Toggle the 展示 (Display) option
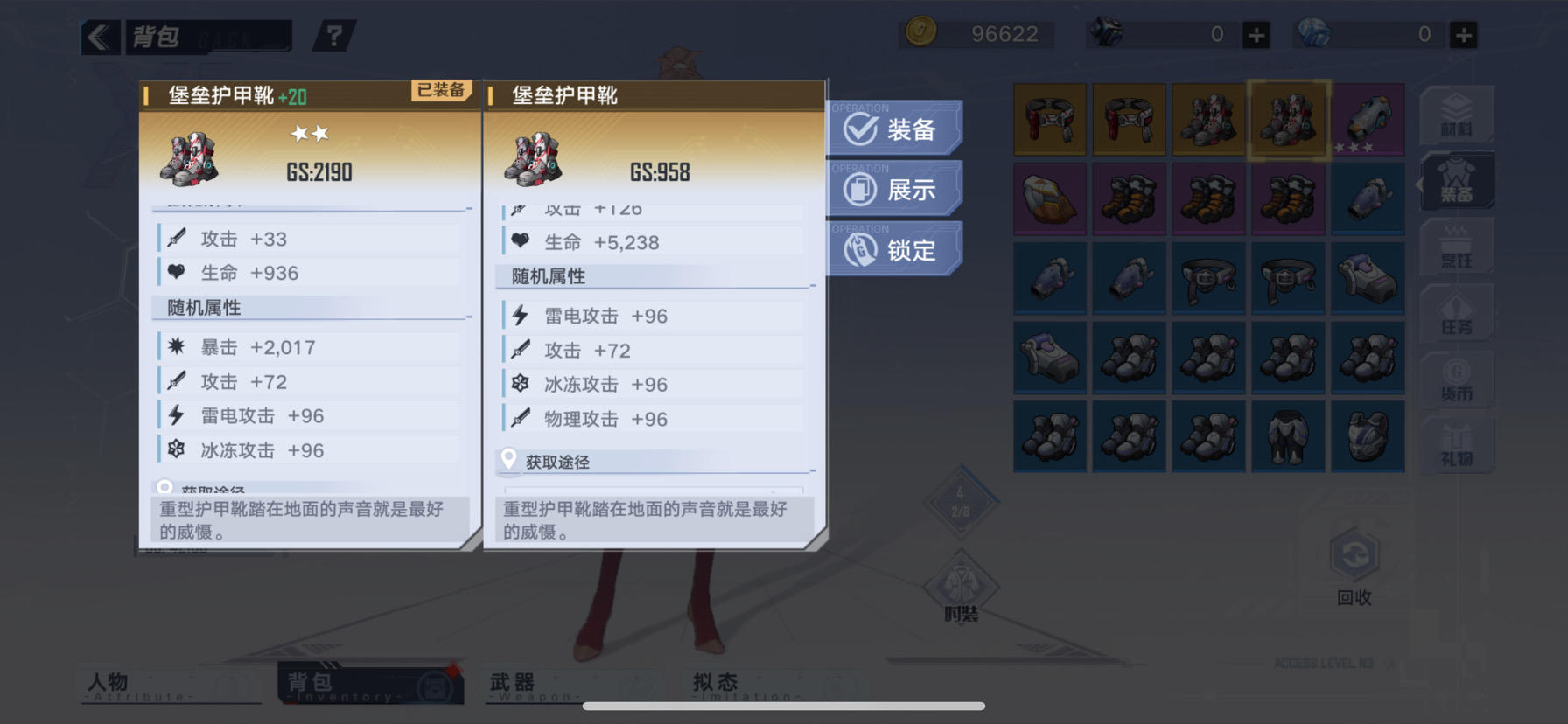This screenshot has width=1568, height=724. click(x=894, y=188)
